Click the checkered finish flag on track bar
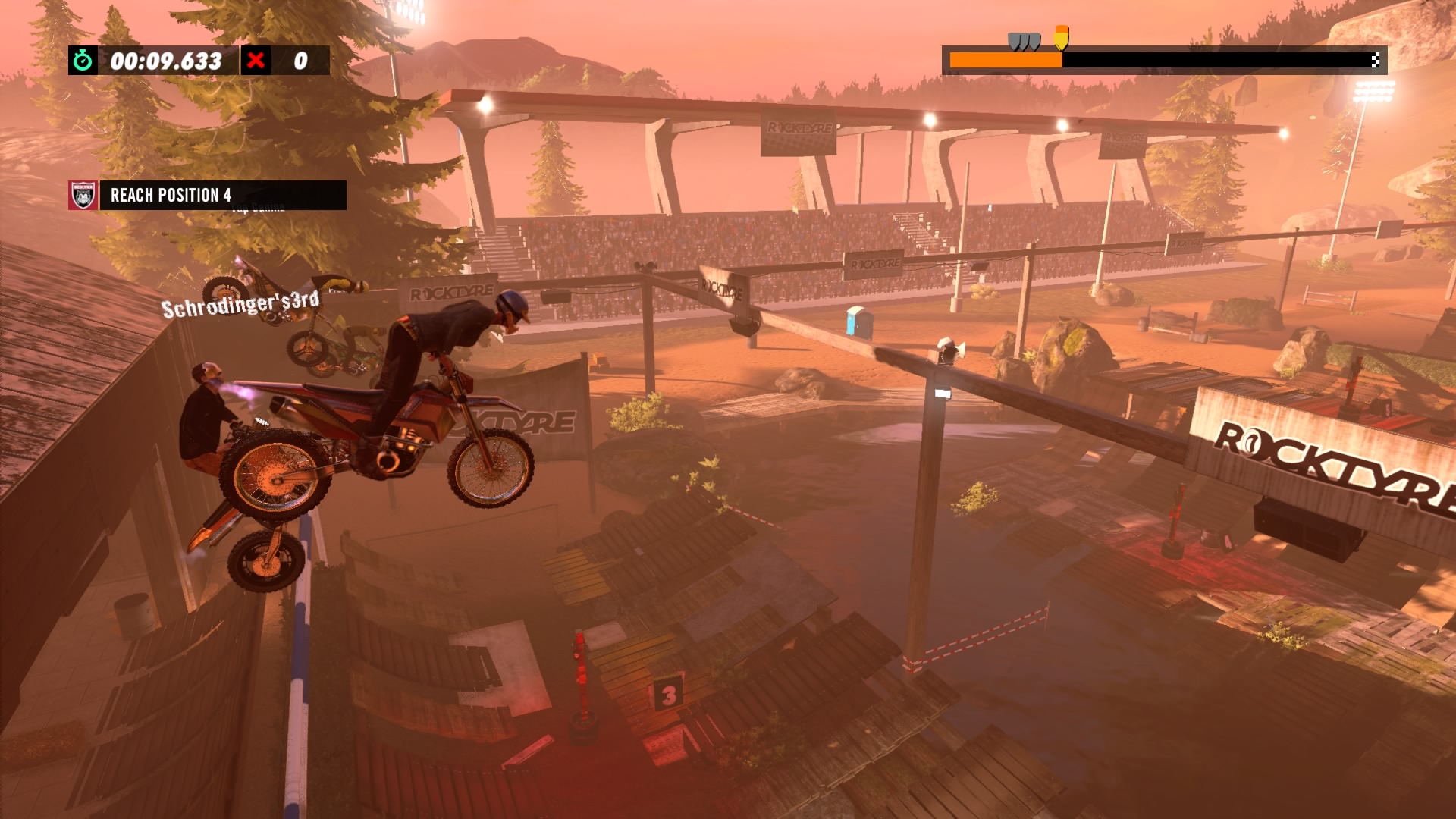 (1375, 60)
